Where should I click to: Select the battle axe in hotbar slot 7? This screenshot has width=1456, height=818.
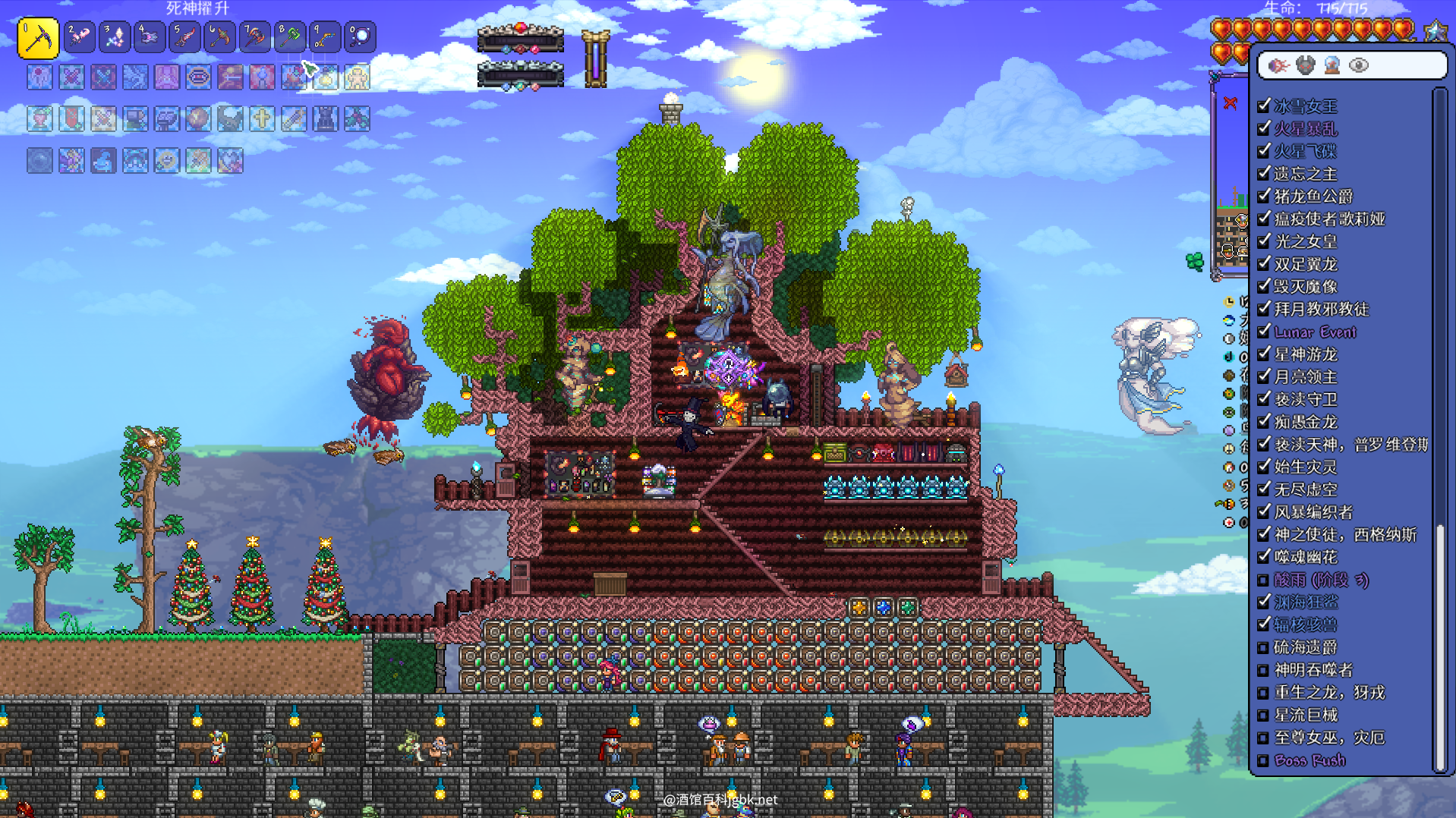click(x=255, y=37)
